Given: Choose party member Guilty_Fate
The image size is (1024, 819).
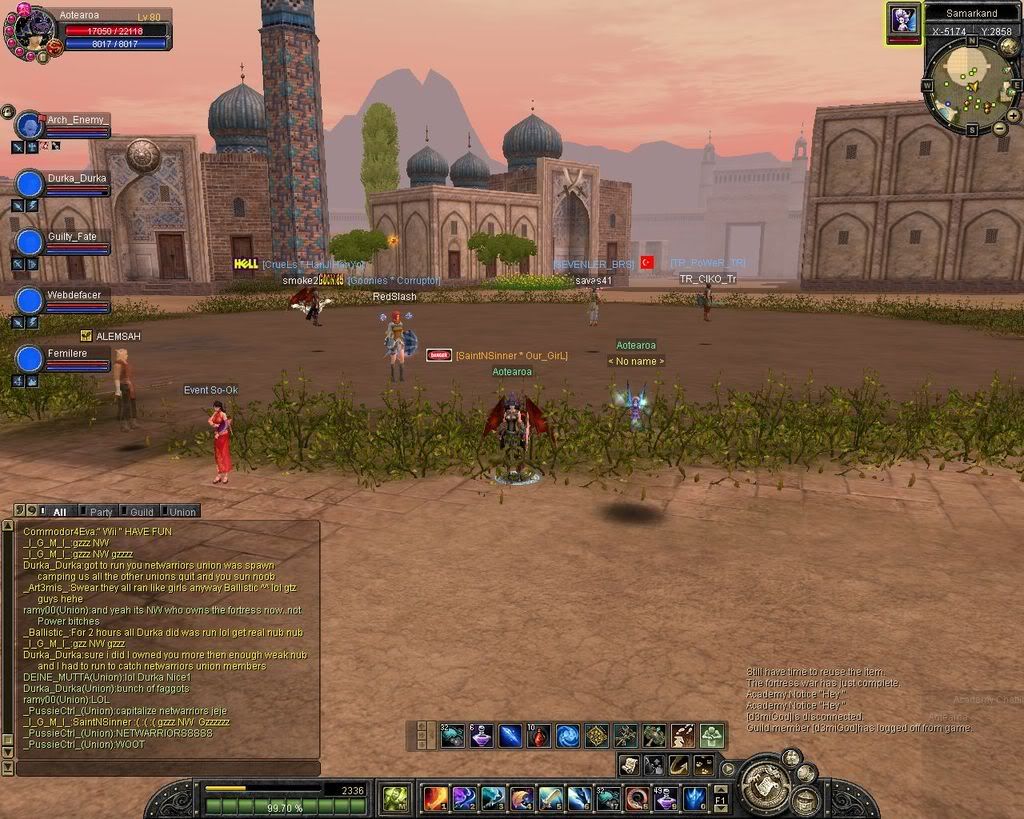Looking at the screenshot, I should tap(31, 242).
